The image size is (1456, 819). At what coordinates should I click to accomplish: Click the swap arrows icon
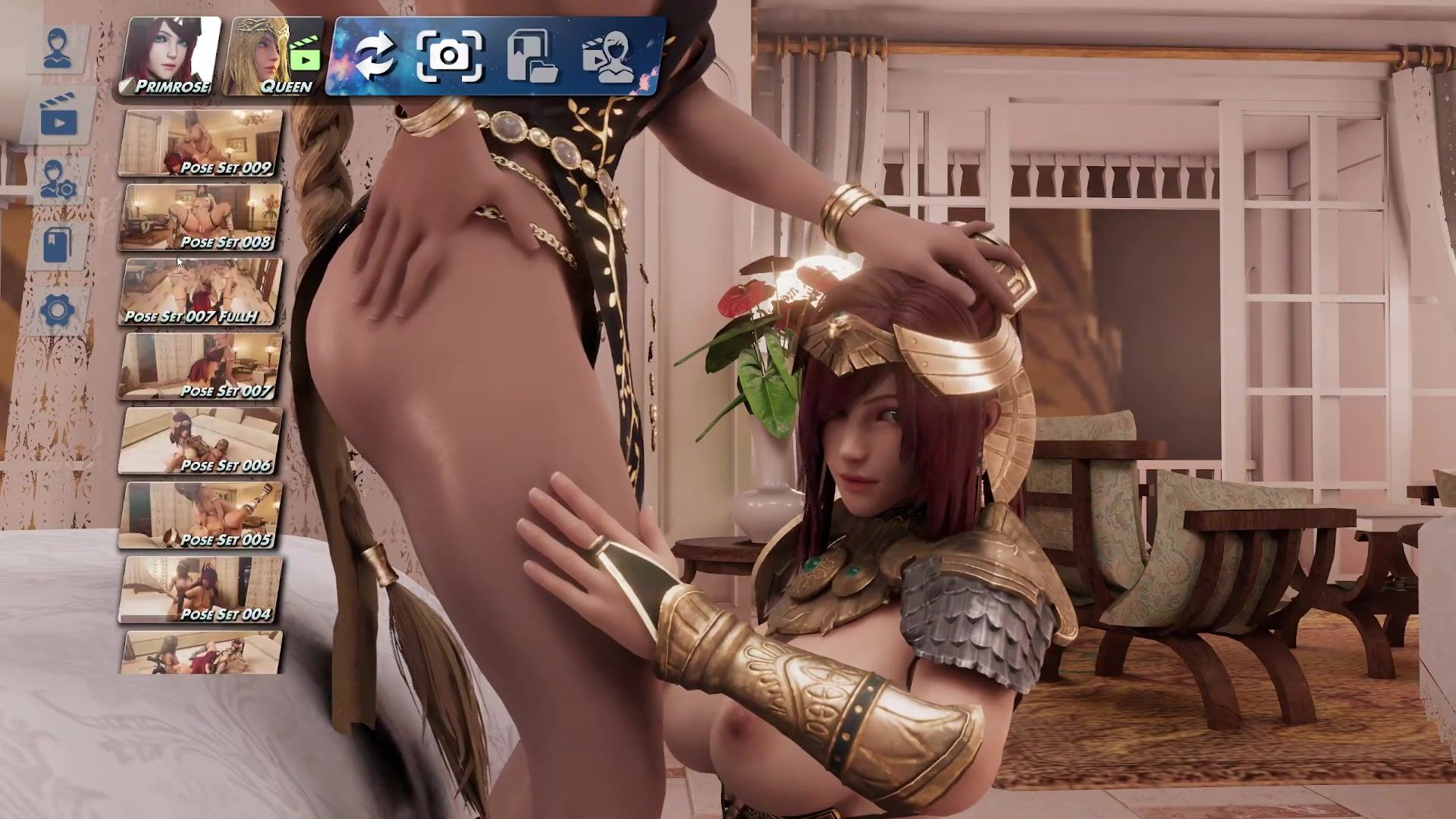point(375,55)
